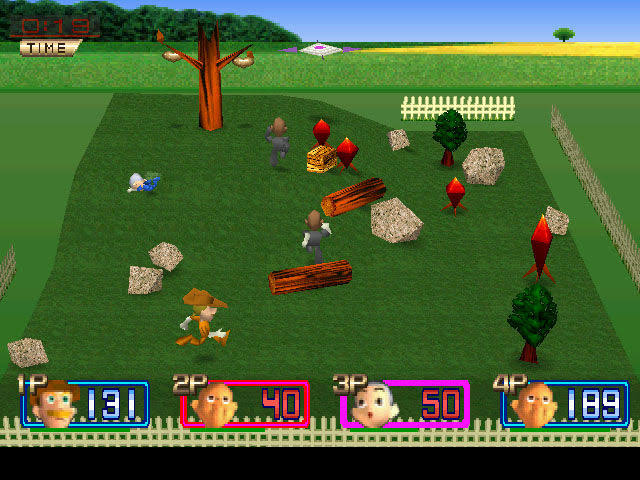Viewport: 640px width, 480px height.
Task: Click the 2P player portrait
Action: (x=212, y=405)
